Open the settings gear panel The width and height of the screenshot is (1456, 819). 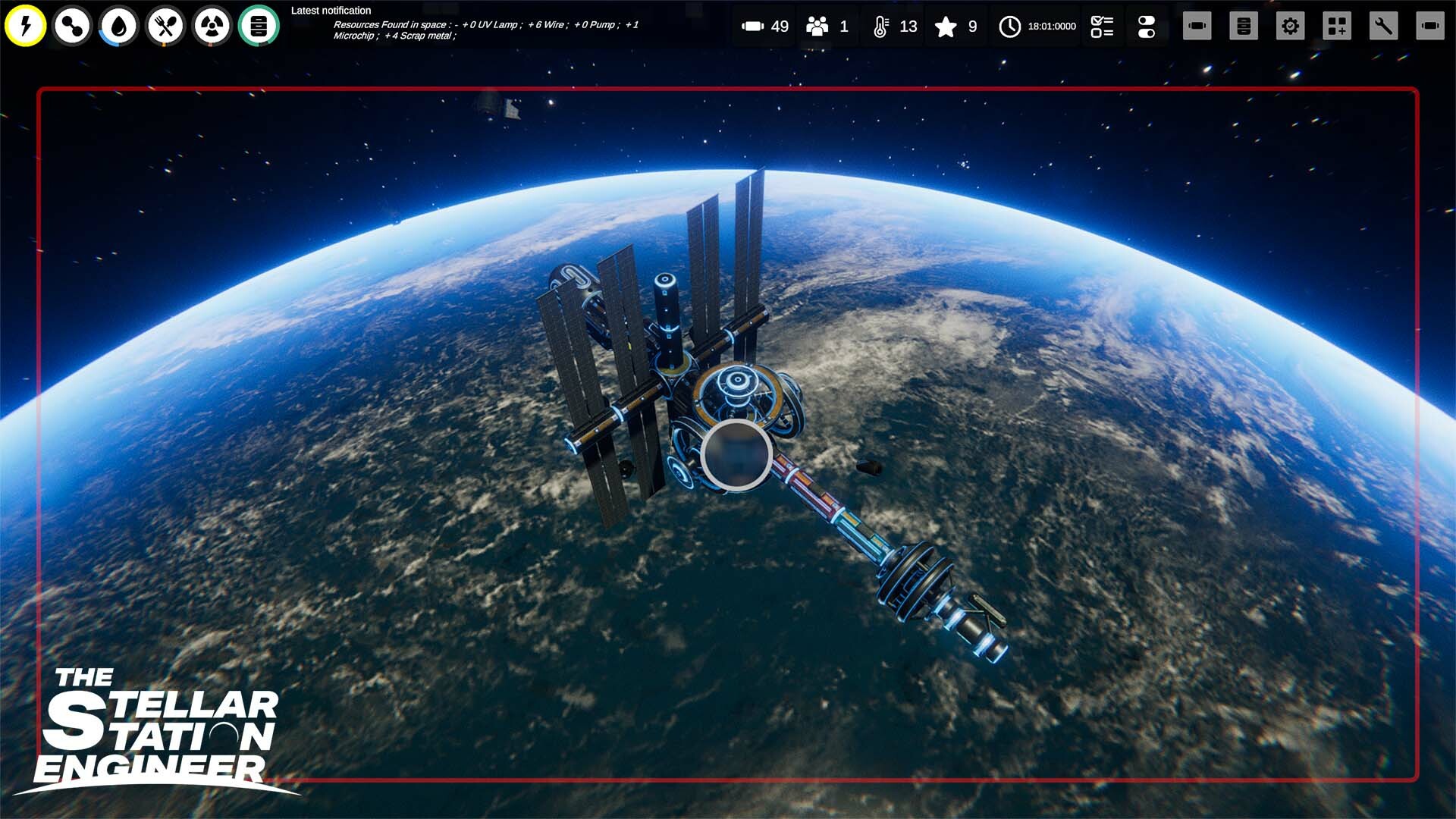[1290, 27]
